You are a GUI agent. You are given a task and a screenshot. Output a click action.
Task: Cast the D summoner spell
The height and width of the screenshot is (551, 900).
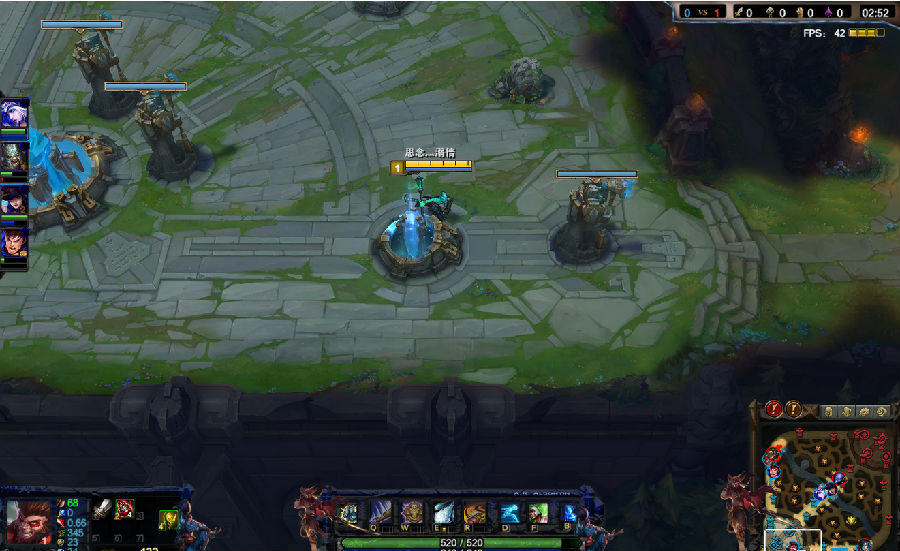pos(510,514)
